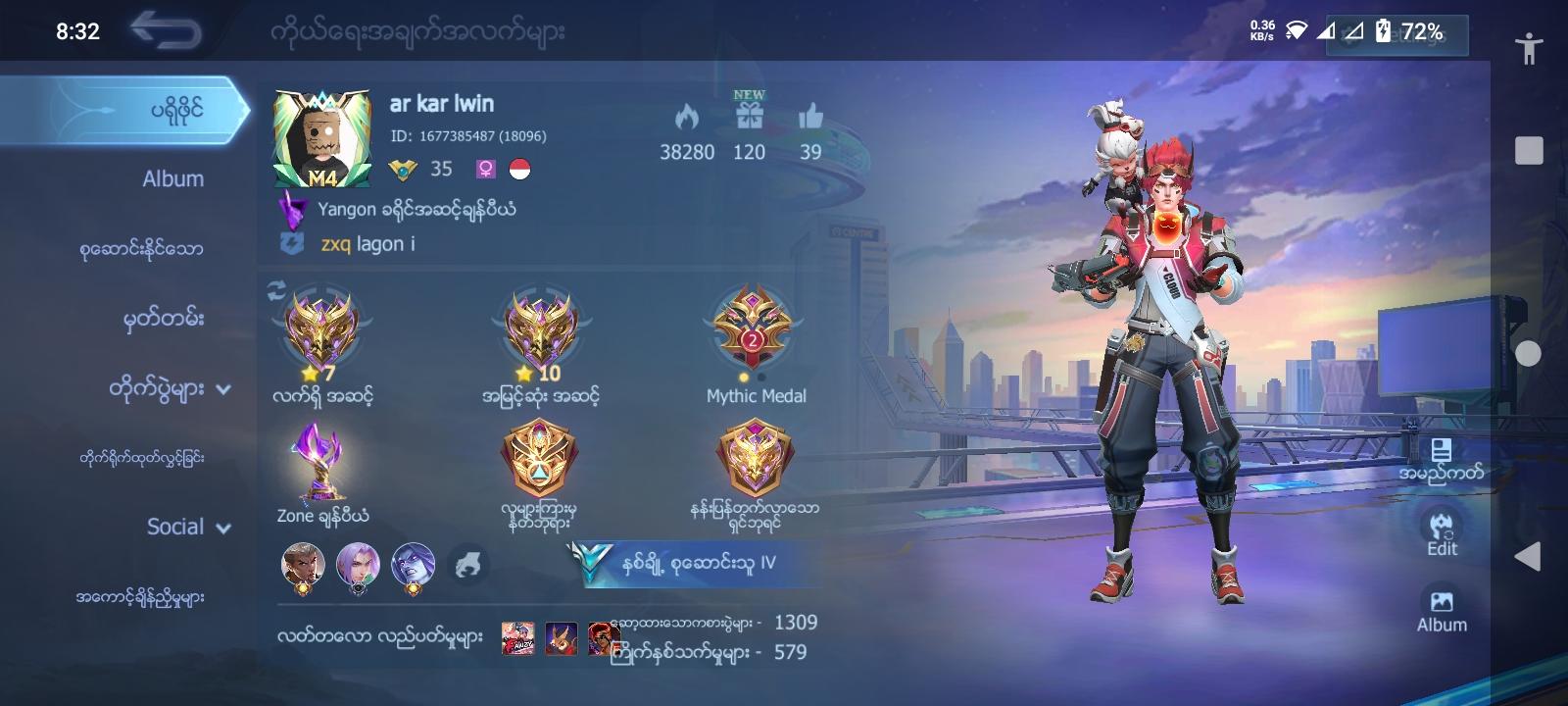The image size is (1568, 706).
Task: Switch to the Album sidebar tab
Action: (172, 178)
